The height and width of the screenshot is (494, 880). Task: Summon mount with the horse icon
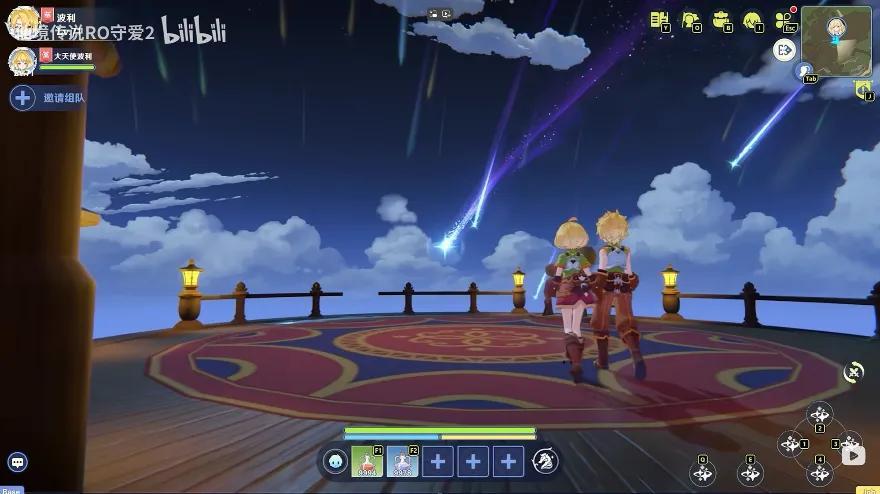point(545,461)
